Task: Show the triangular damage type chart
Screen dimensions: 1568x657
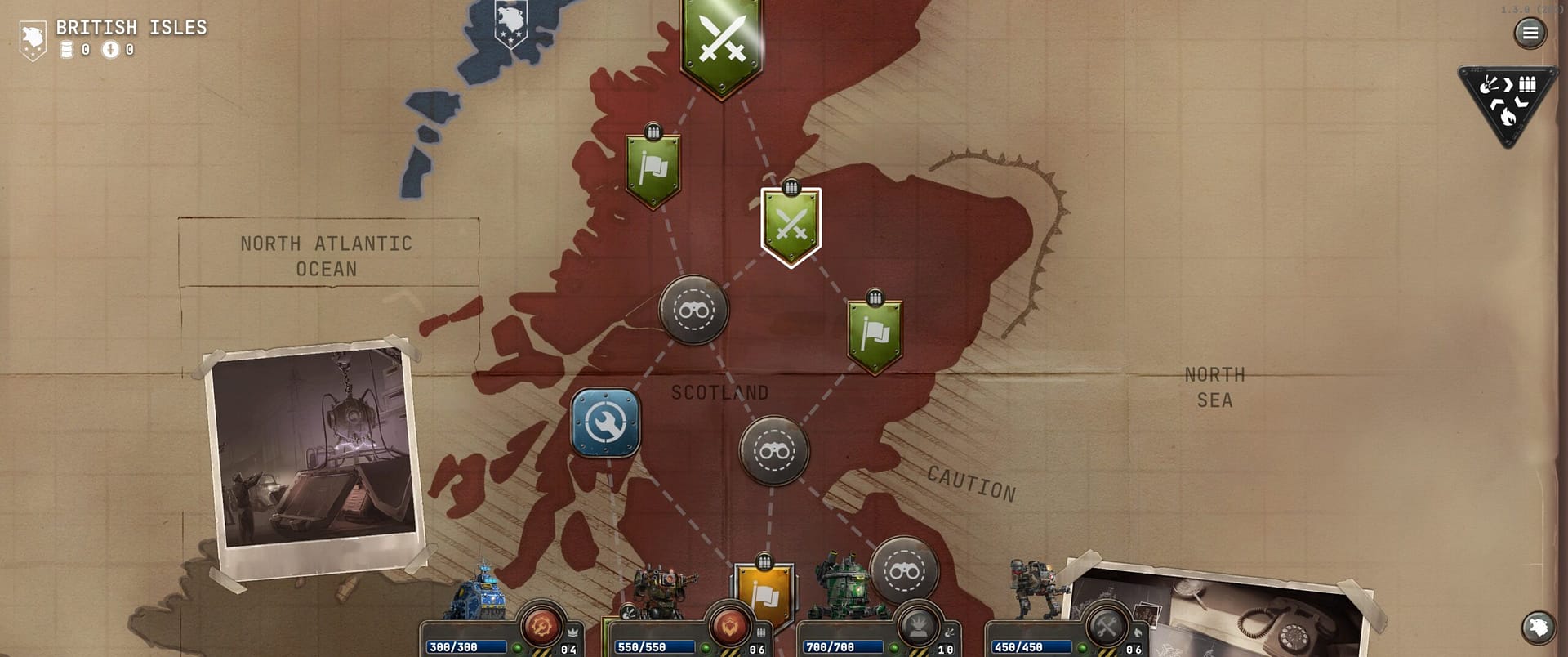Action: 1508,103
